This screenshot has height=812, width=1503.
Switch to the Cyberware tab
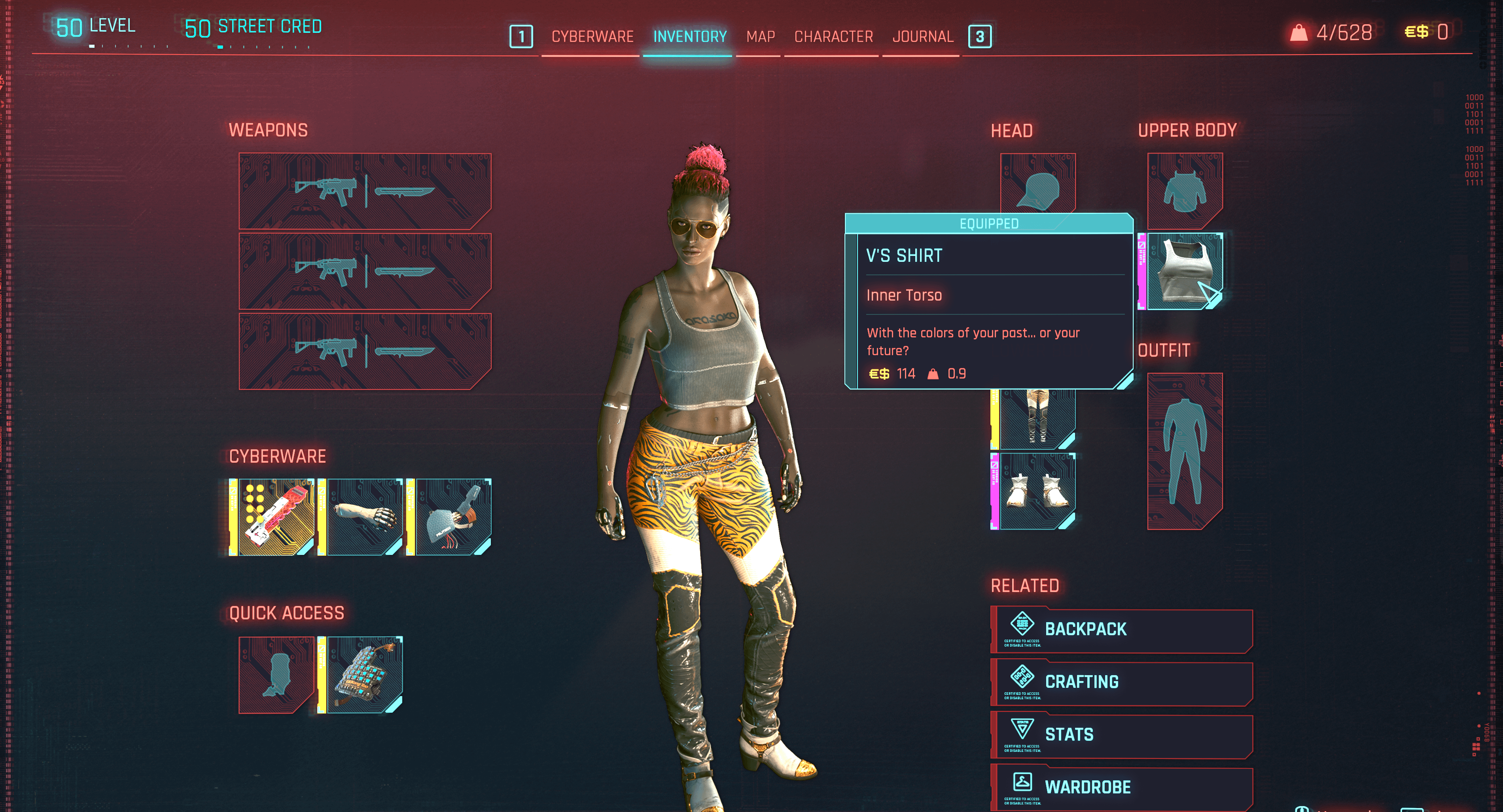point(592,37)
